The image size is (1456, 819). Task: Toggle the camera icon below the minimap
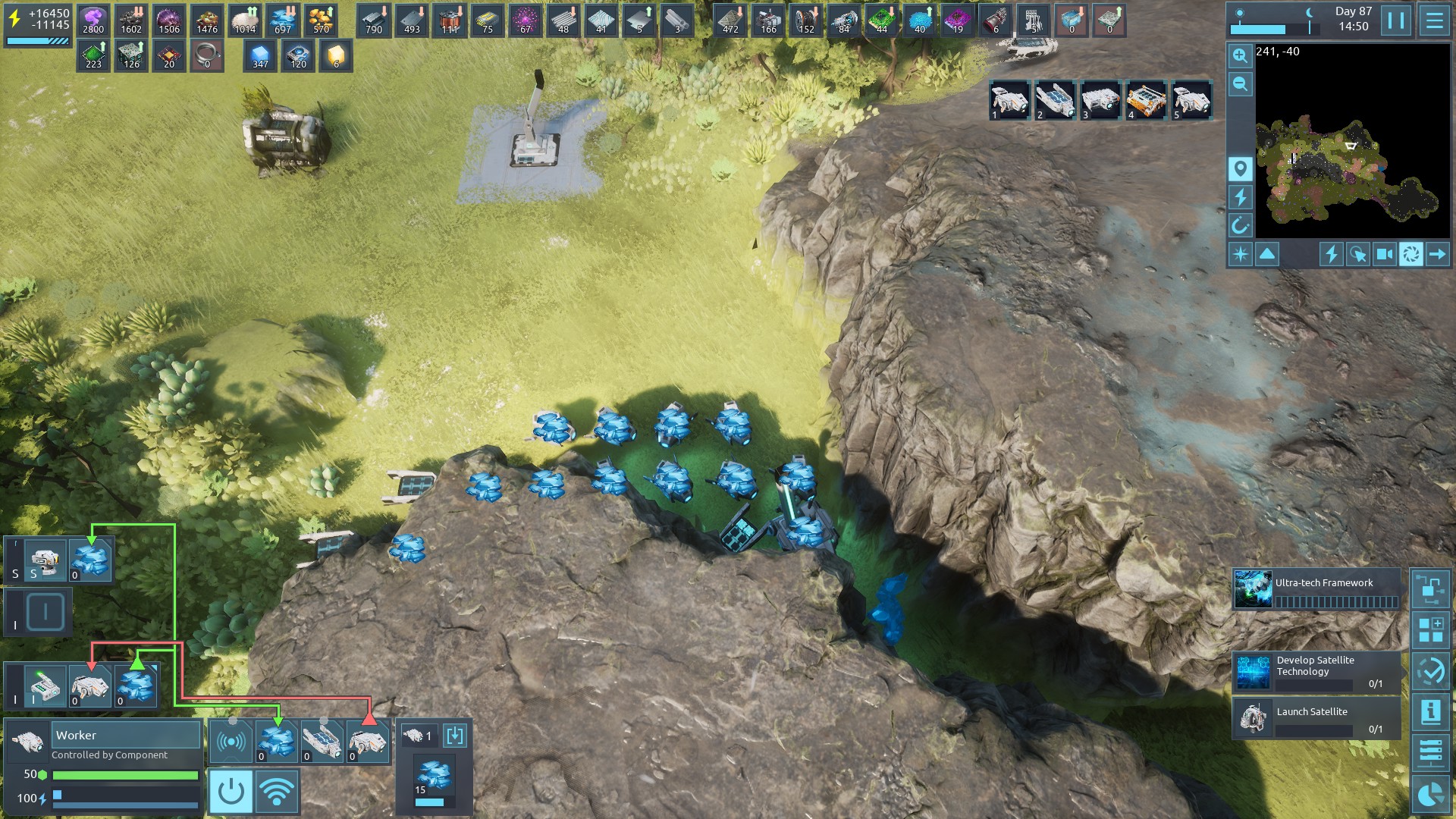[x=1384, y=254]
